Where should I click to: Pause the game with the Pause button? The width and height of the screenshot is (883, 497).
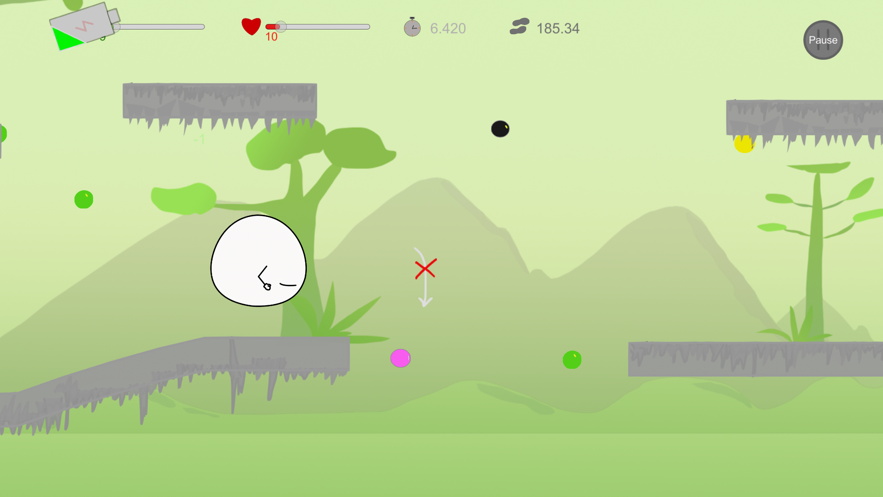tap(823, 40)
